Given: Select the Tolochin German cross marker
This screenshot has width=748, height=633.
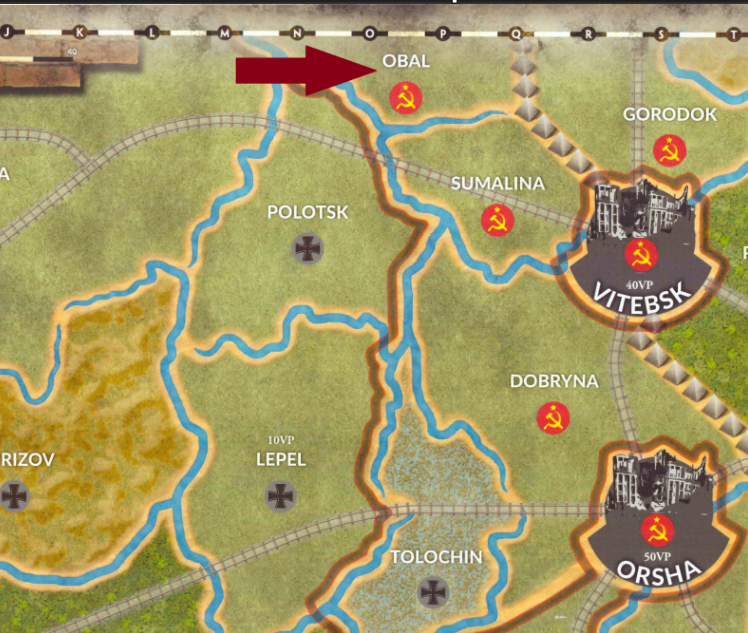Looking at the screenshot, I should coord(433,592).
